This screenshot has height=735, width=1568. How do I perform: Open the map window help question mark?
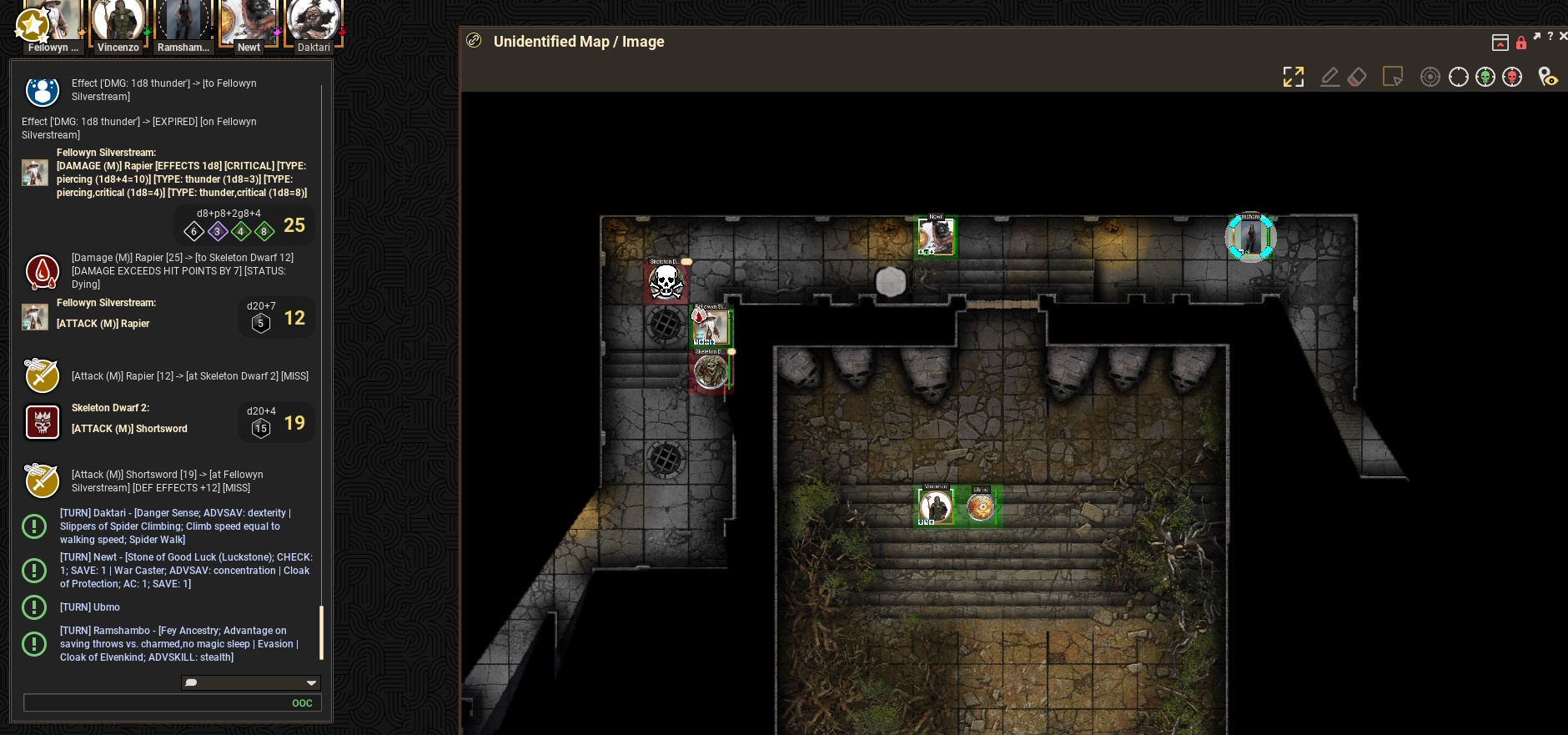(x=1550, y=37)
